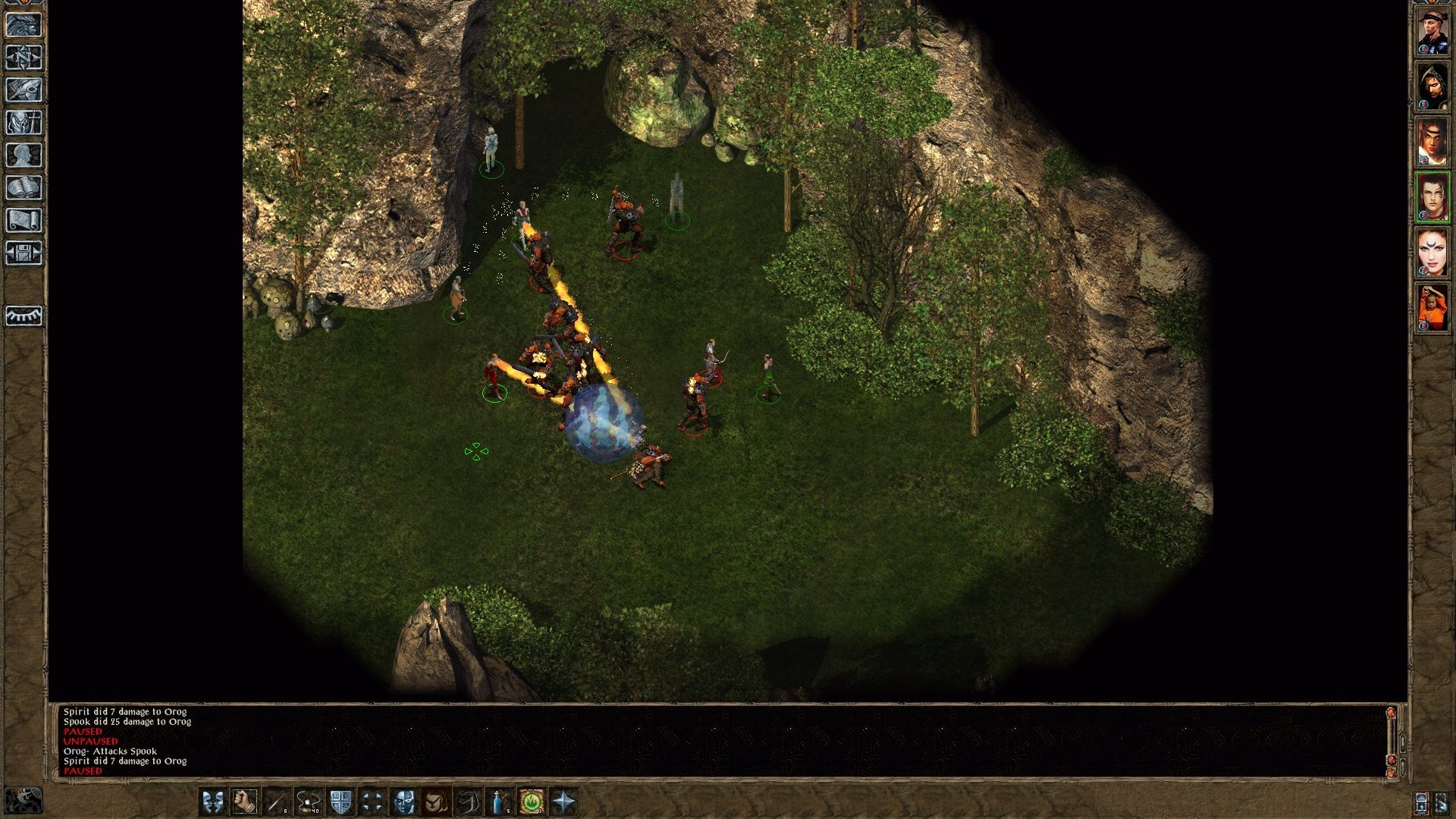Activate the half-mask stealth action button
The image size is (1456, 819).
(x=404, y=802)
